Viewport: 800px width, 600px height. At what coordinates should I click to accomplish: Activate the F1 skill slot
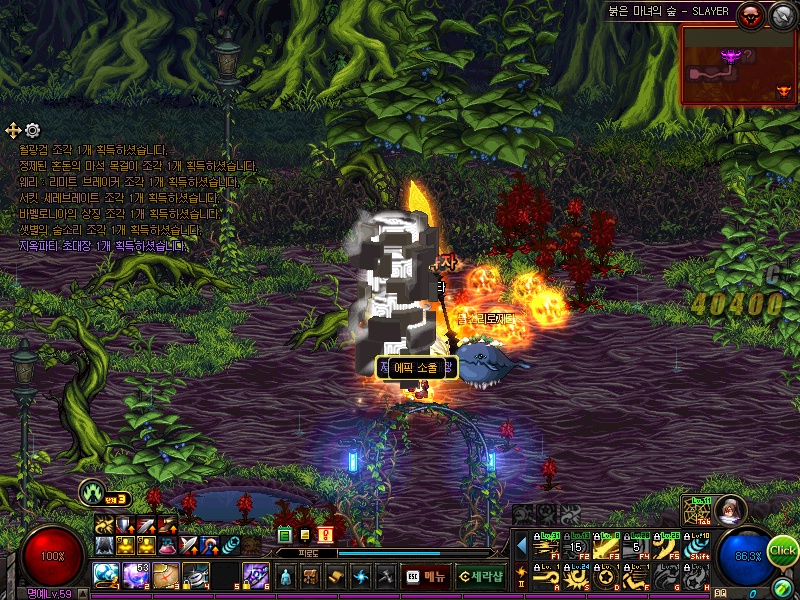pos(546,547)
